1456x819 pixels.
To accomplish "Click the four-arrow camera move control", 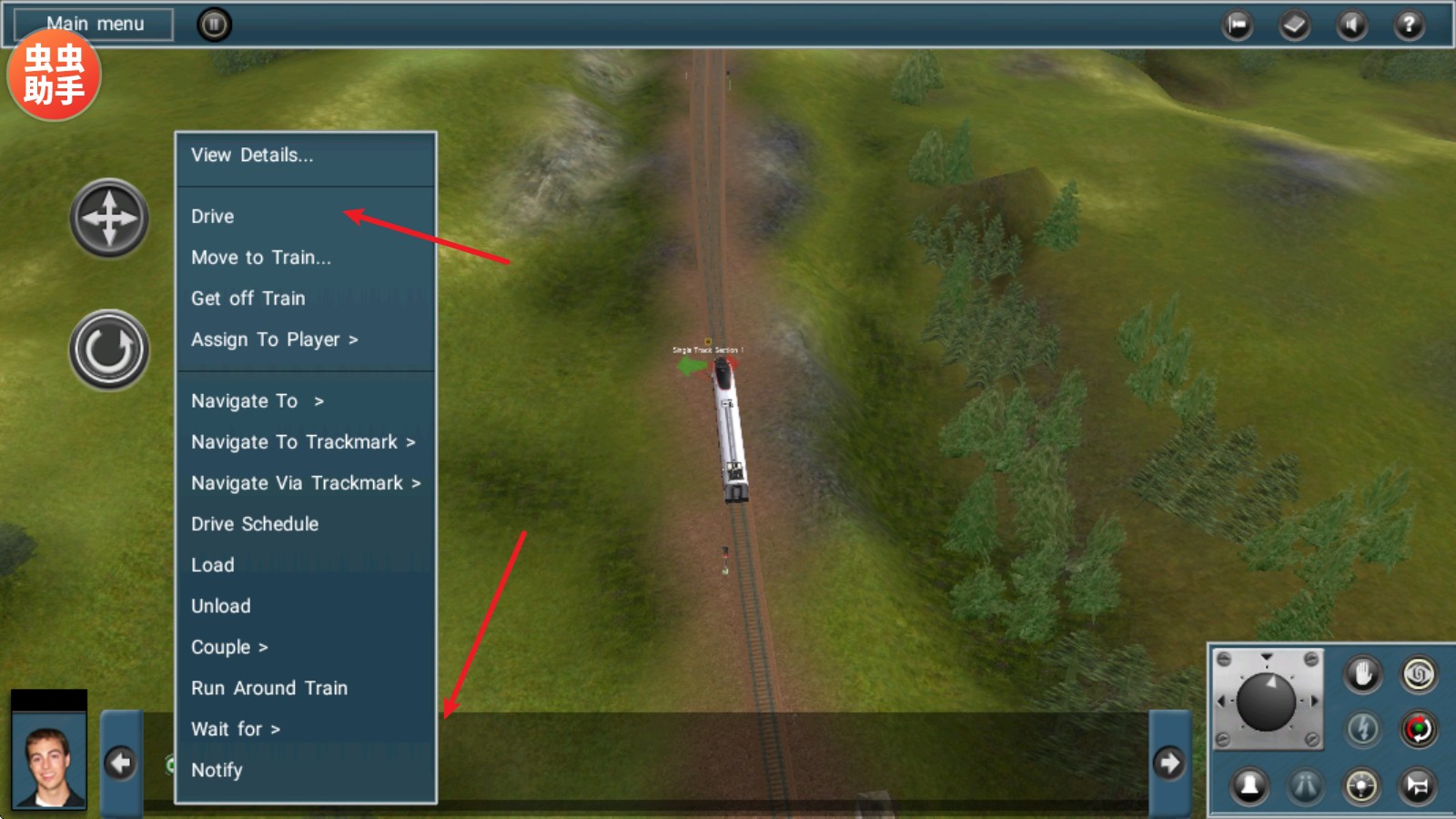I will click(x=109, y=218).
